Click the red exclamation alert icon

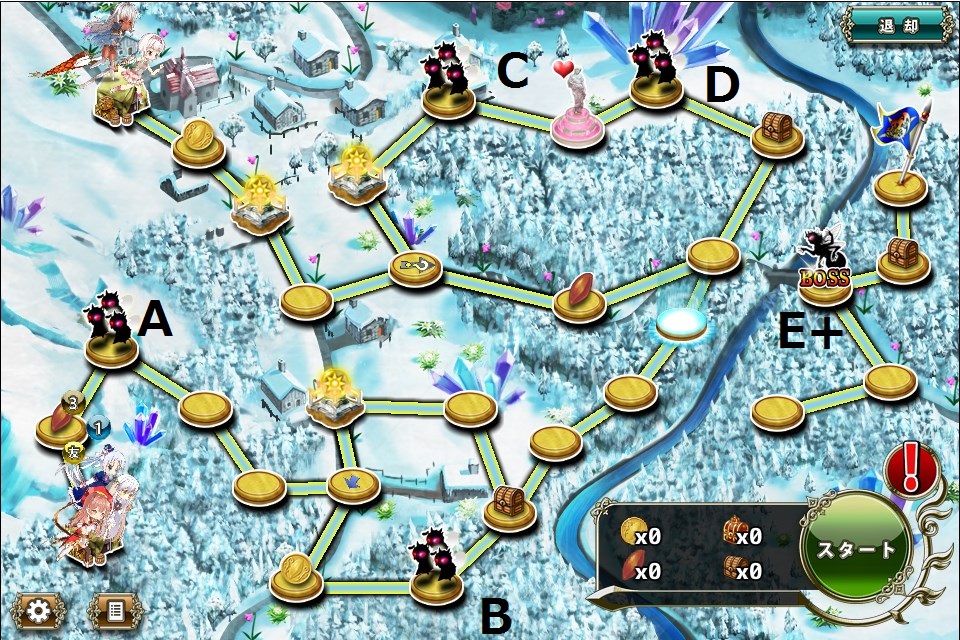[x=910, y=468]
